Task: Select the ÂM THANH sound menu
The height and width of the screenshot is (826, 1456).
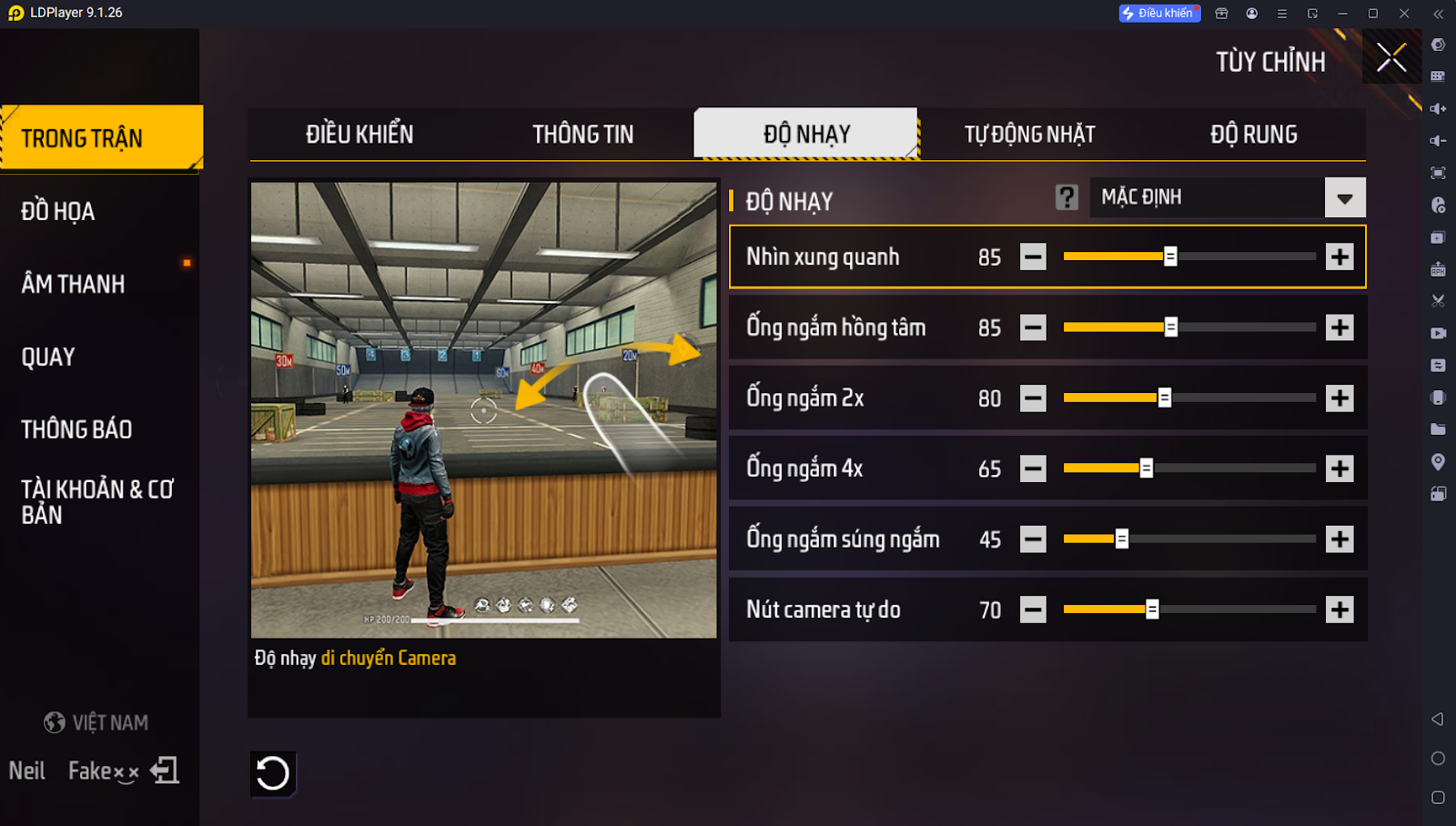Action: [x=73, y=284]
